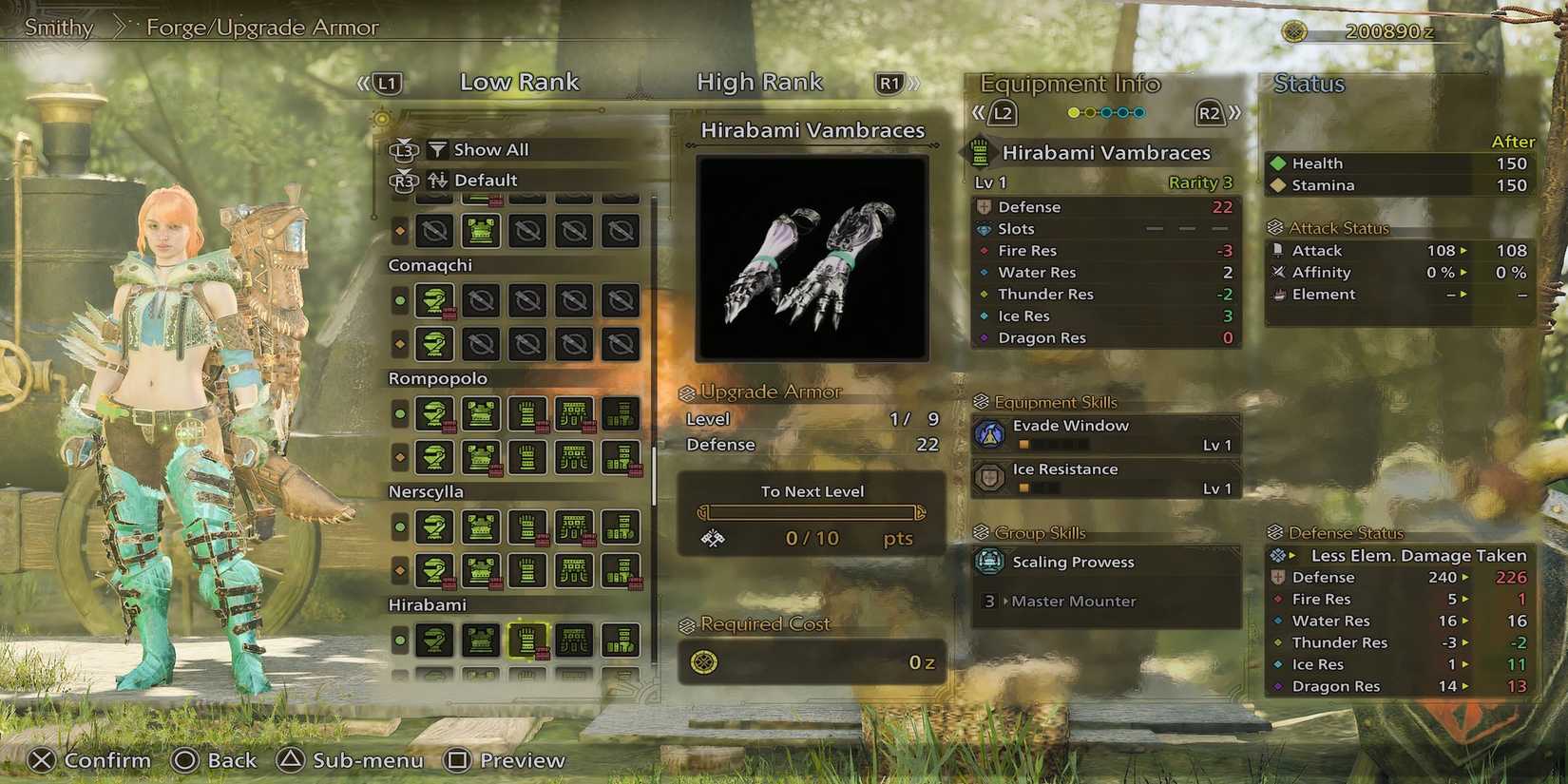Click the Preview button
The height and width of the screenshot is (784, 1568).
tap(505, 760)
